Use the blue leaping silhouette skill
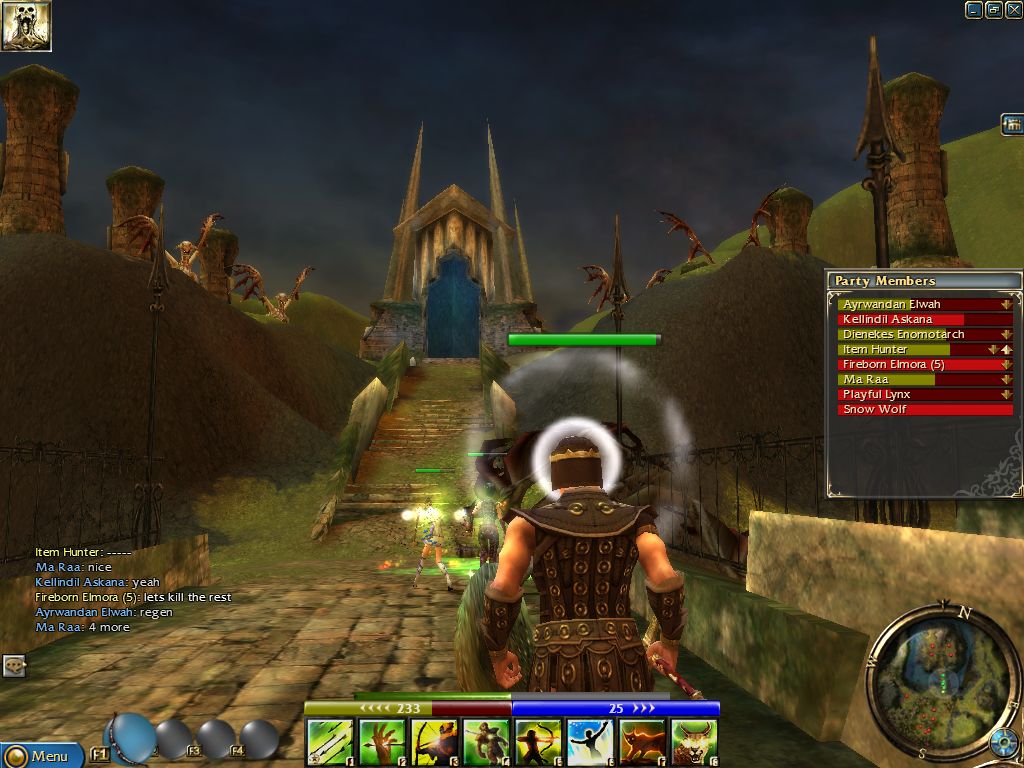Screen dimensions: 1024x768 [x=590, y=742]
